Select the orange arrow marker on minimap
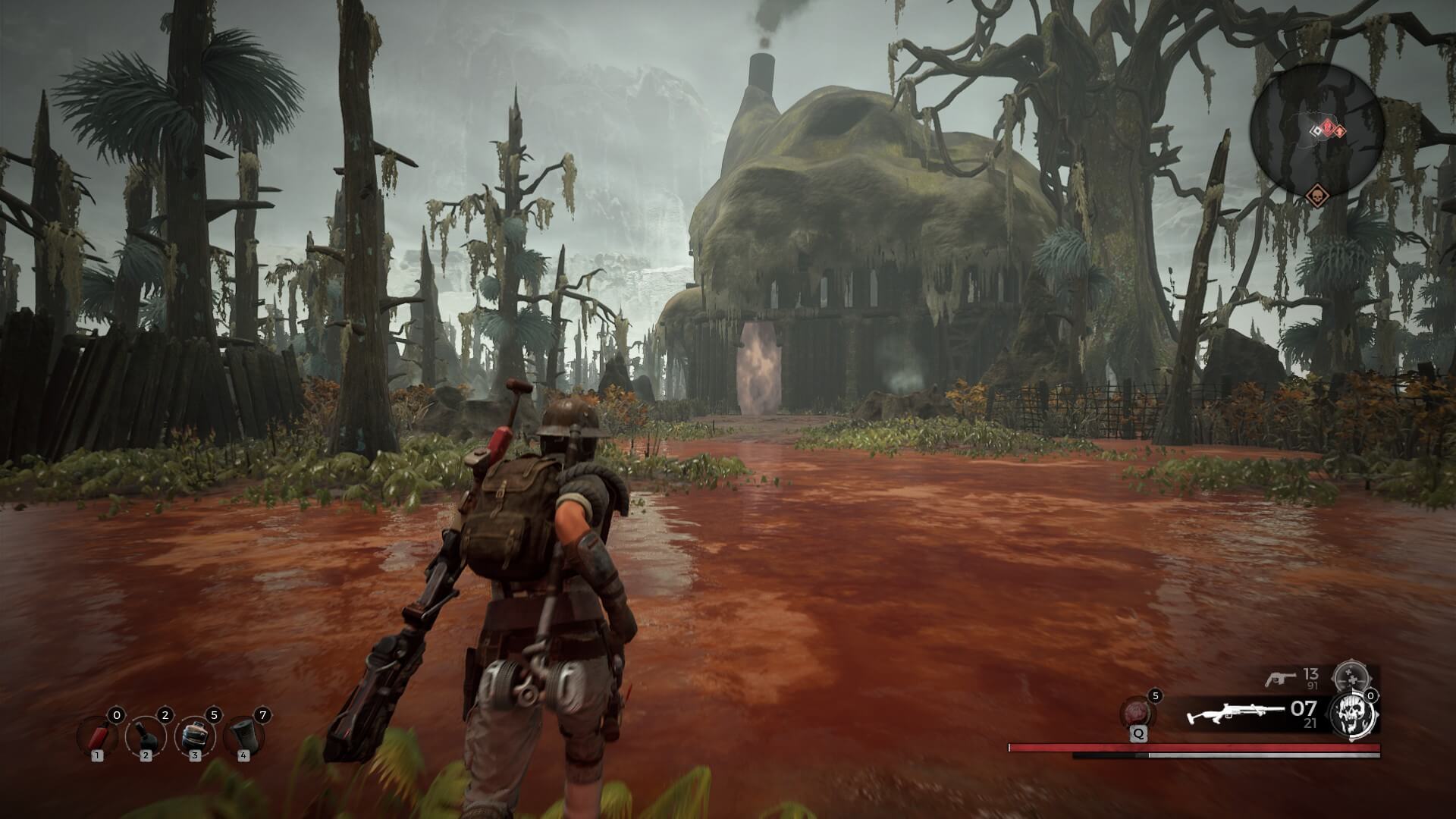 click(1341, 131)
